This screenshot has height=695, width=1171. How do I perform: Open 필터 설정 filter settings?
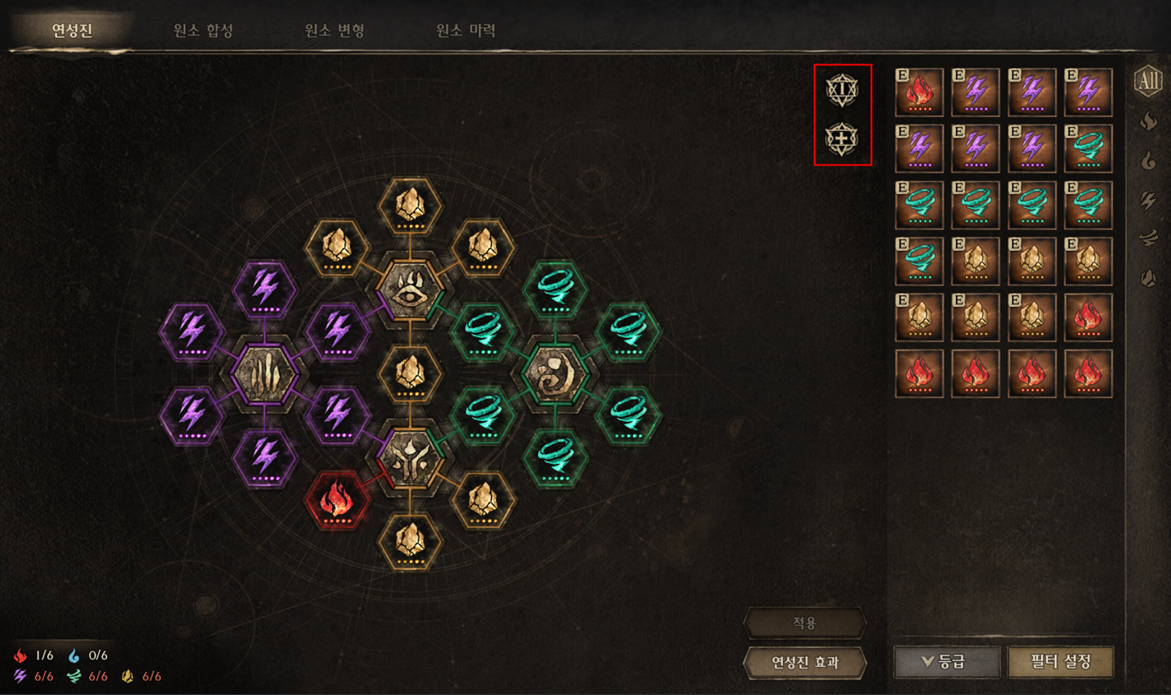[x=1060, y=661]
